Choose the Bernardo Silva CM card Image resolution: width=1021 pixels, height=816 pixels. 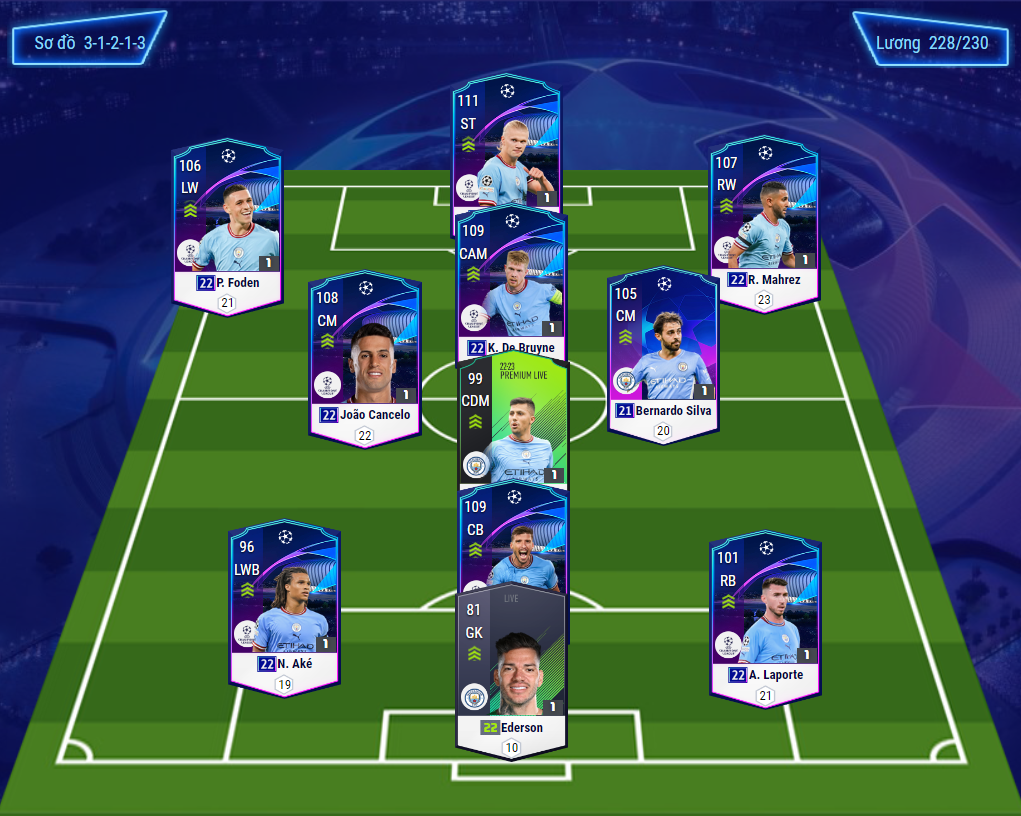tap(662, 350)
